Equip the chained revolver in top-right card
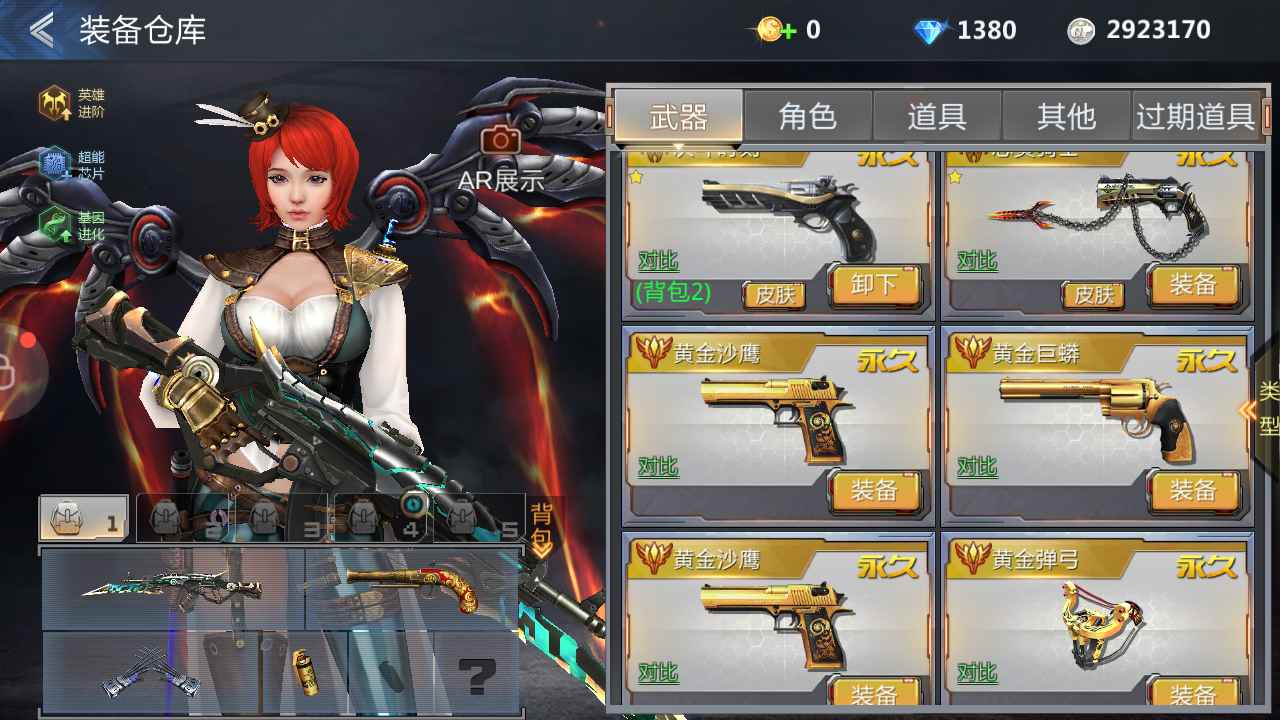This screenshot has height=720, width=1280. [x=1192, y=285]
